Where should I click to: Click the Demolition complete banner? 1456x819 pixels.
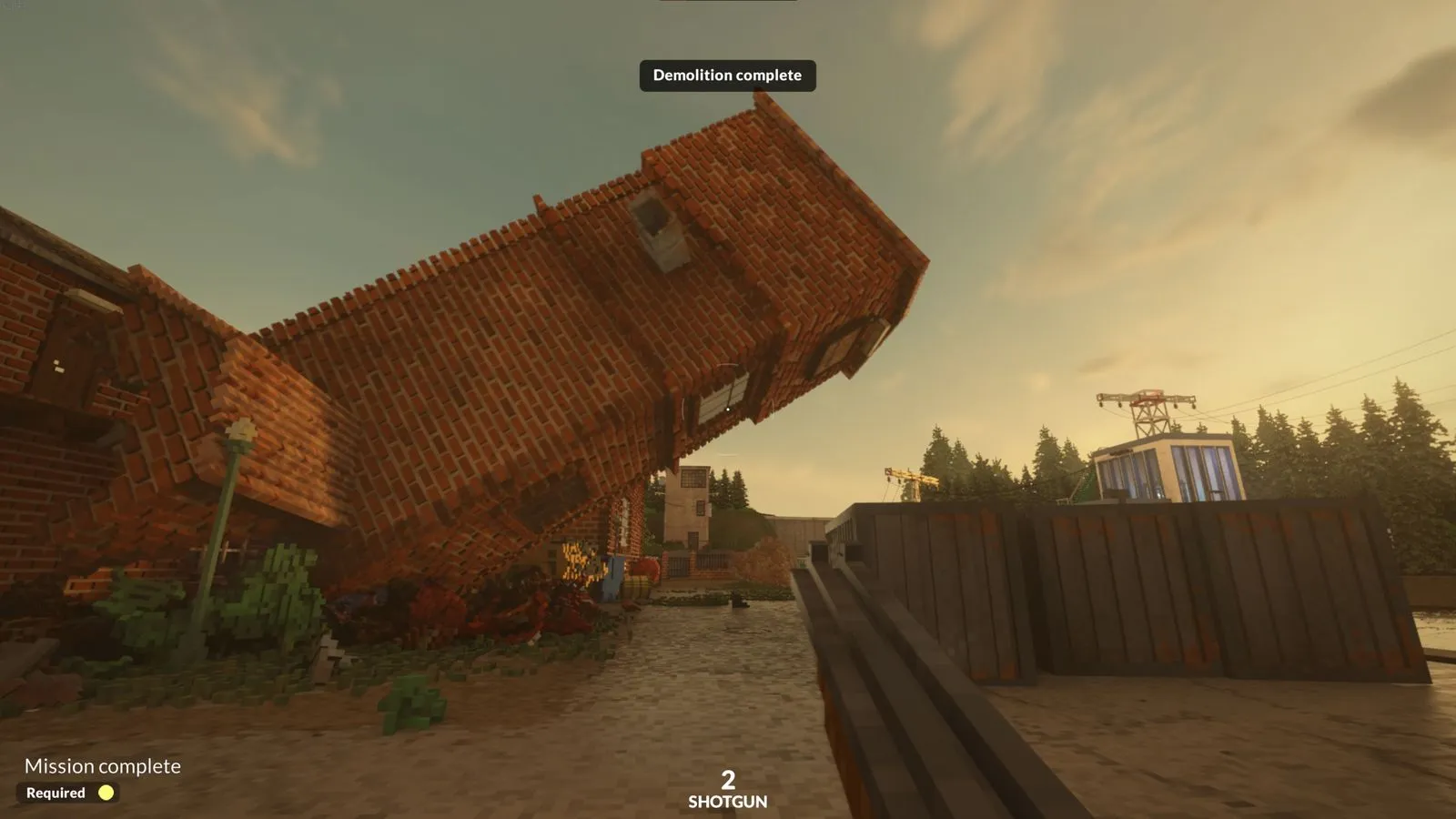pos(727,76)
